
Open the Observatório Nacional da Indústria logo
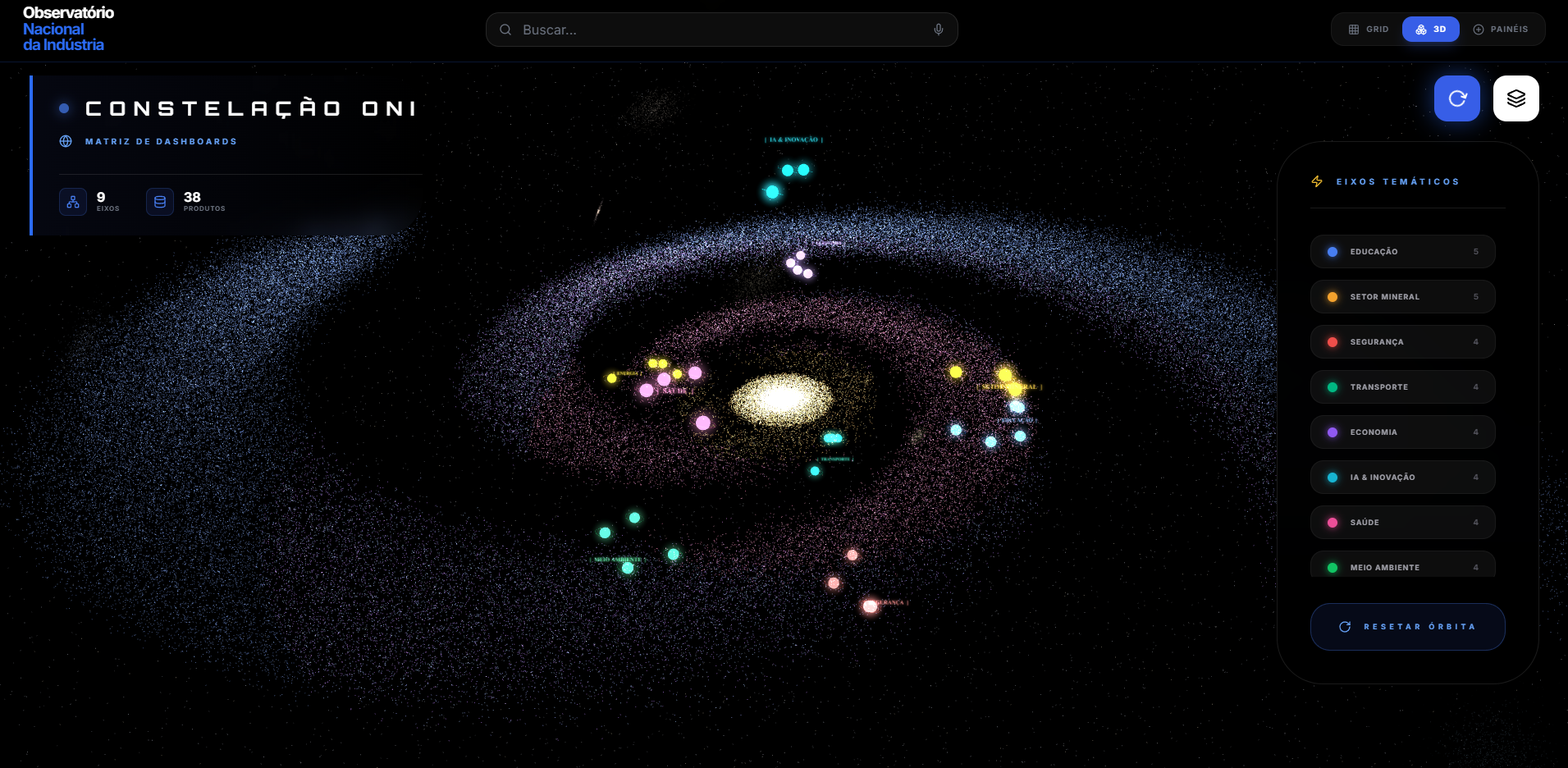click(x=68, y=29)
